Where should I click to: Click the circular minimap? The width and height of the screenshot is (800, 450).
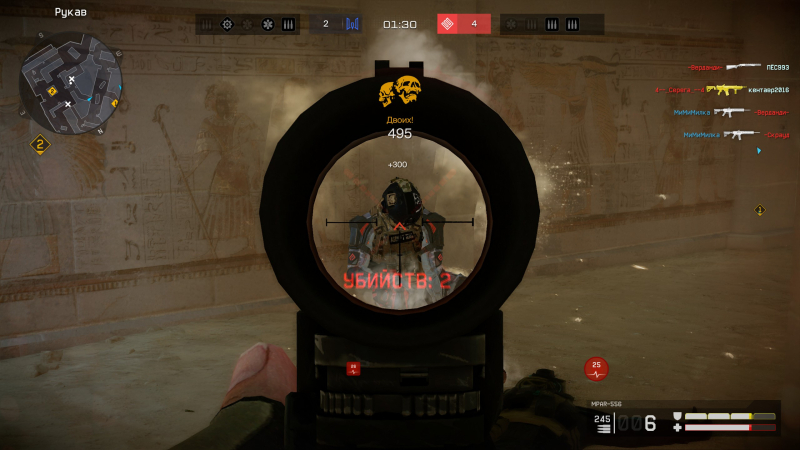coord(70,83)
